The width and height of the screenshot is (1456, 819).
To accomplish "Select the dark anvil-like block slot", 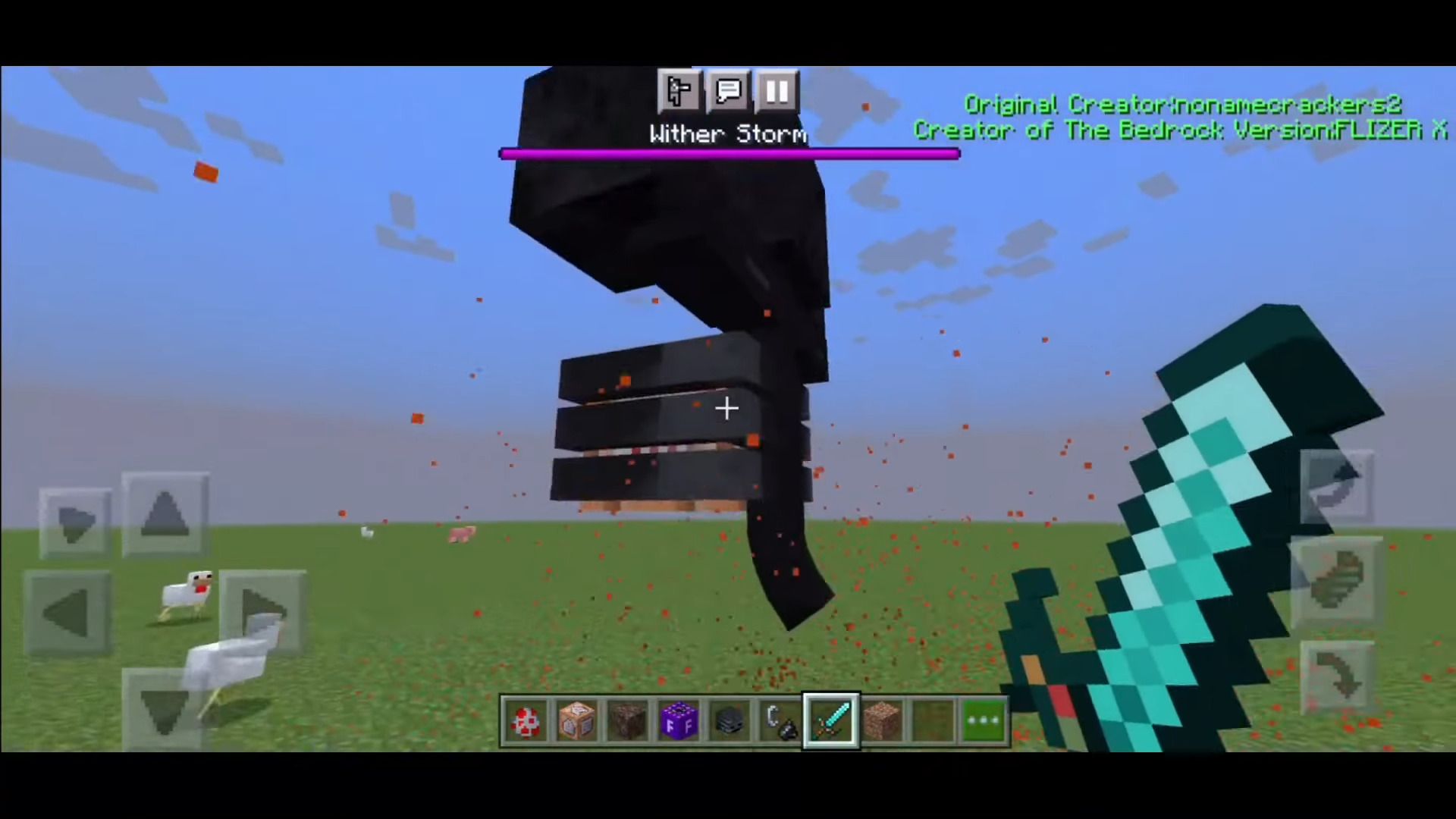I will [x=730, y=719].
